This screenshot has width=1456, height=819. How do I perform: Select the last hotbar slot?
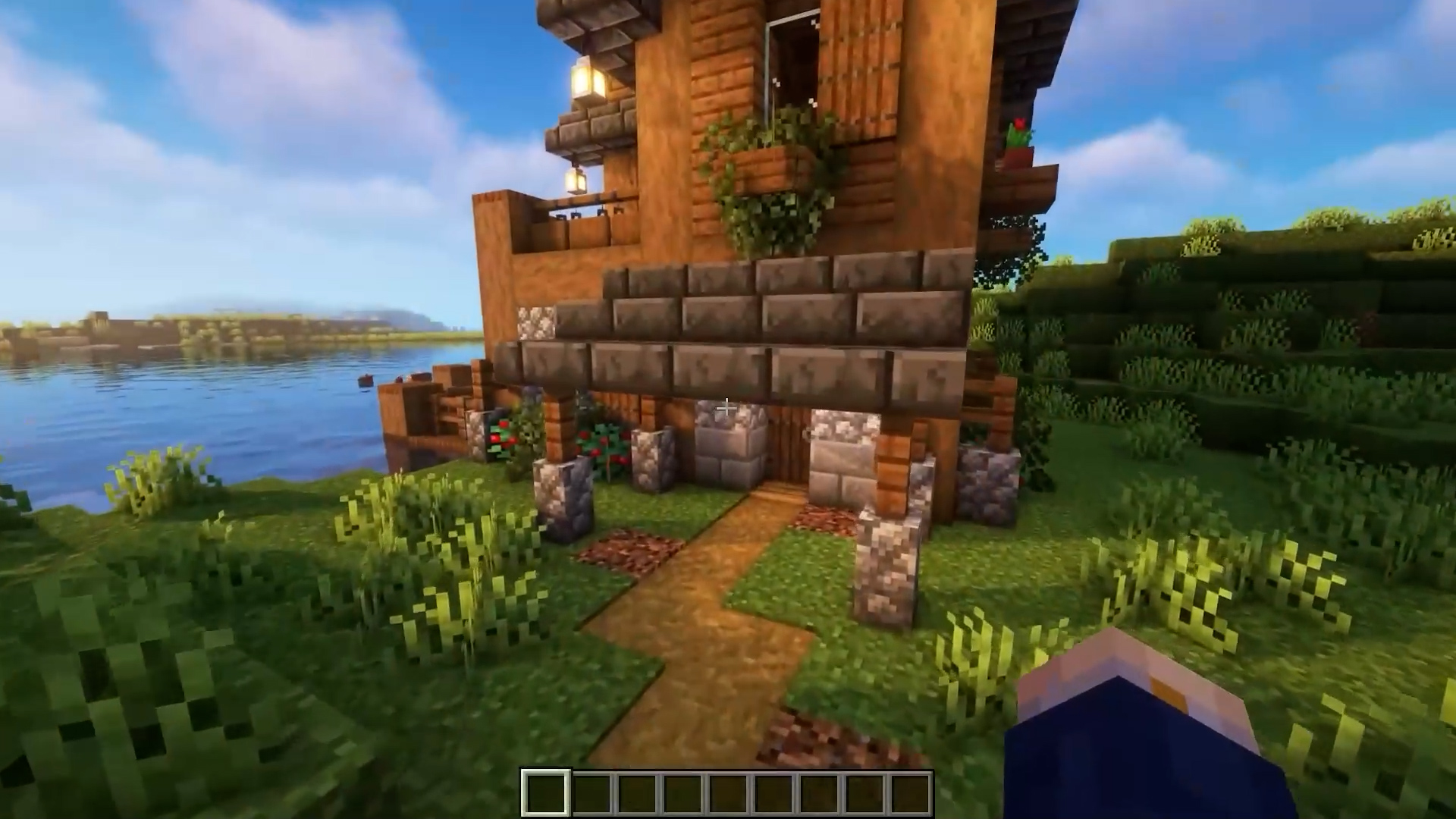910,792
